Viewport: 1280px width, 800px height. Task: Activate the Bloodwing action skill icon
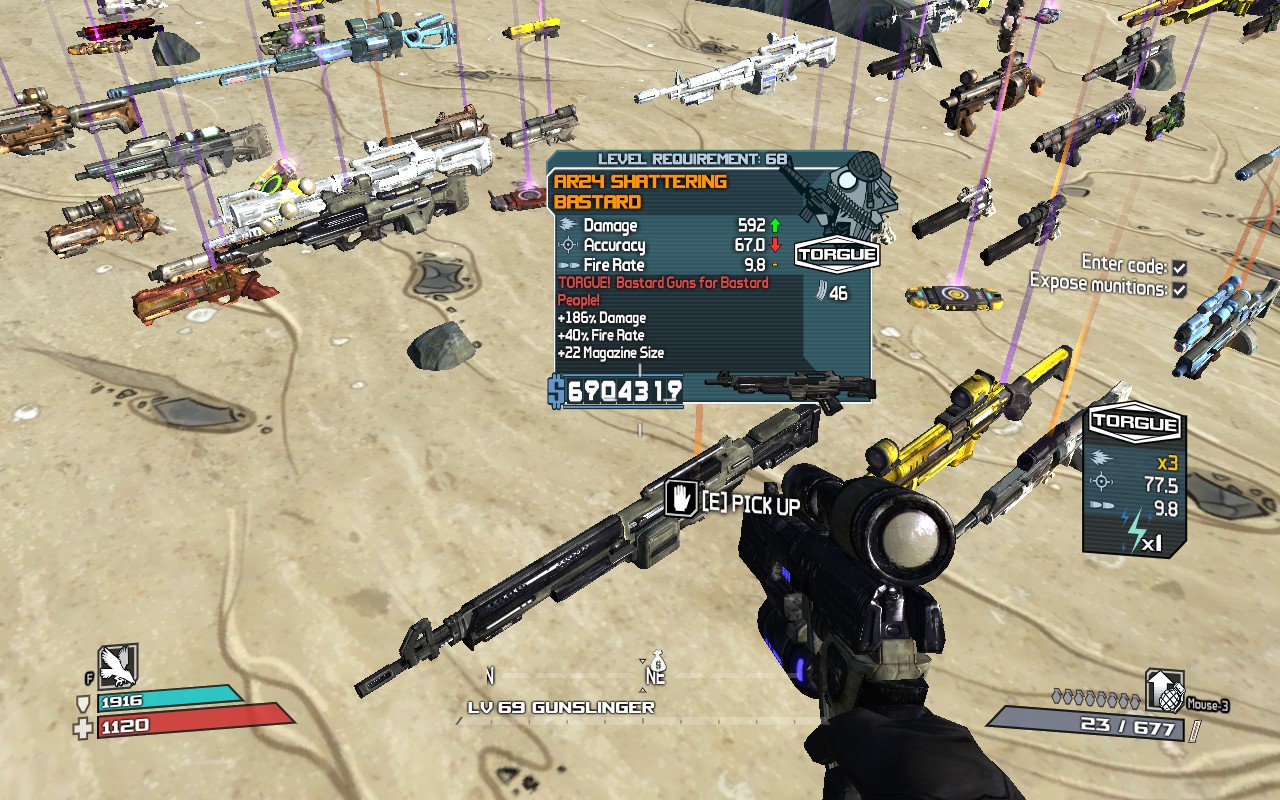118,665
